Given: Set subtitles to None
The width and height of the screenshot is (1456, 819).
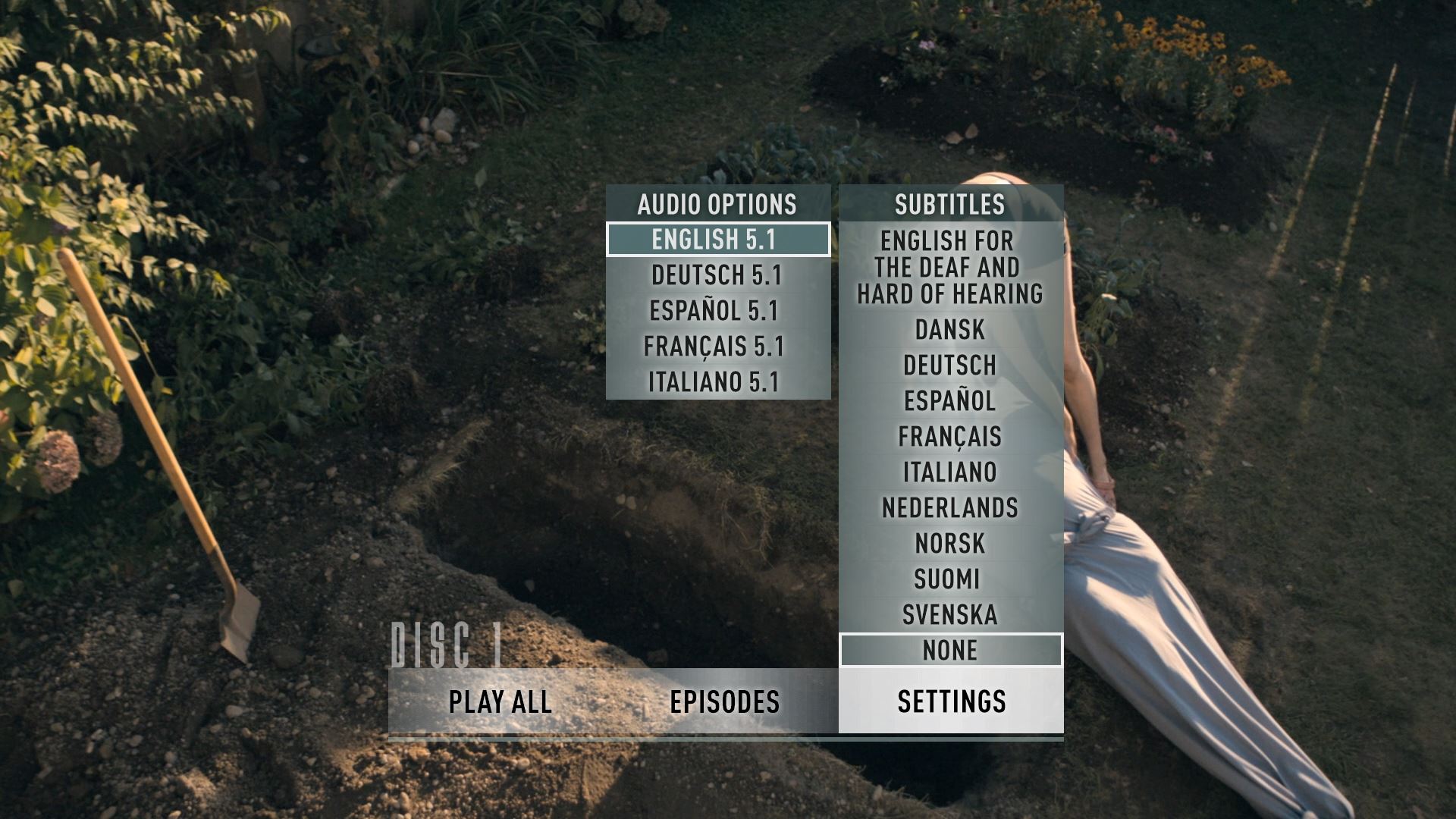Looking at the screenshot, I should point(950,651).
